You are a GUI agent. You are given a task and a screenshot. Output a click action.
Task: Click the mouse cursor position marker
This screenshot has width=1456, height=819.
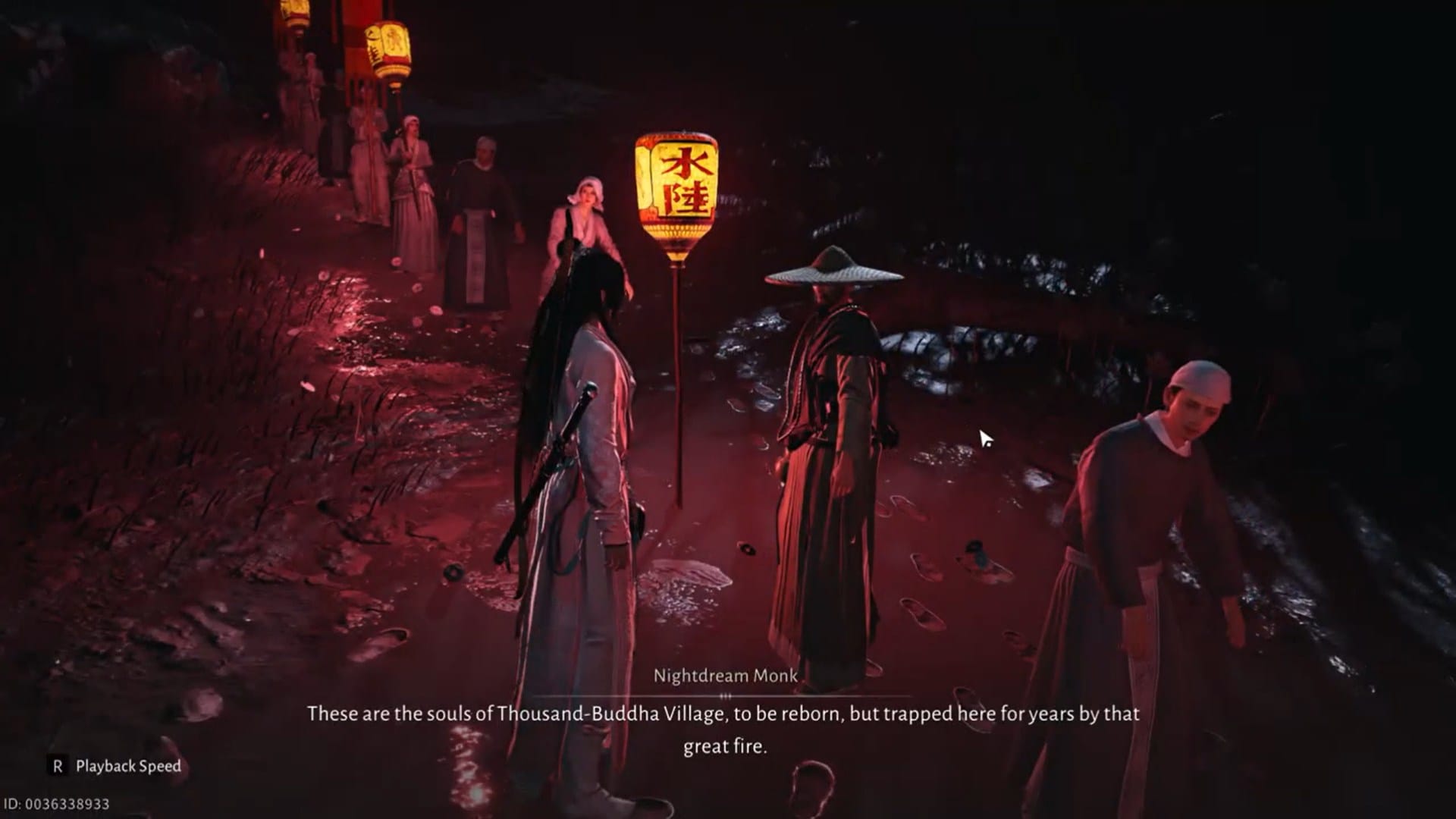(x=984, y=438)
